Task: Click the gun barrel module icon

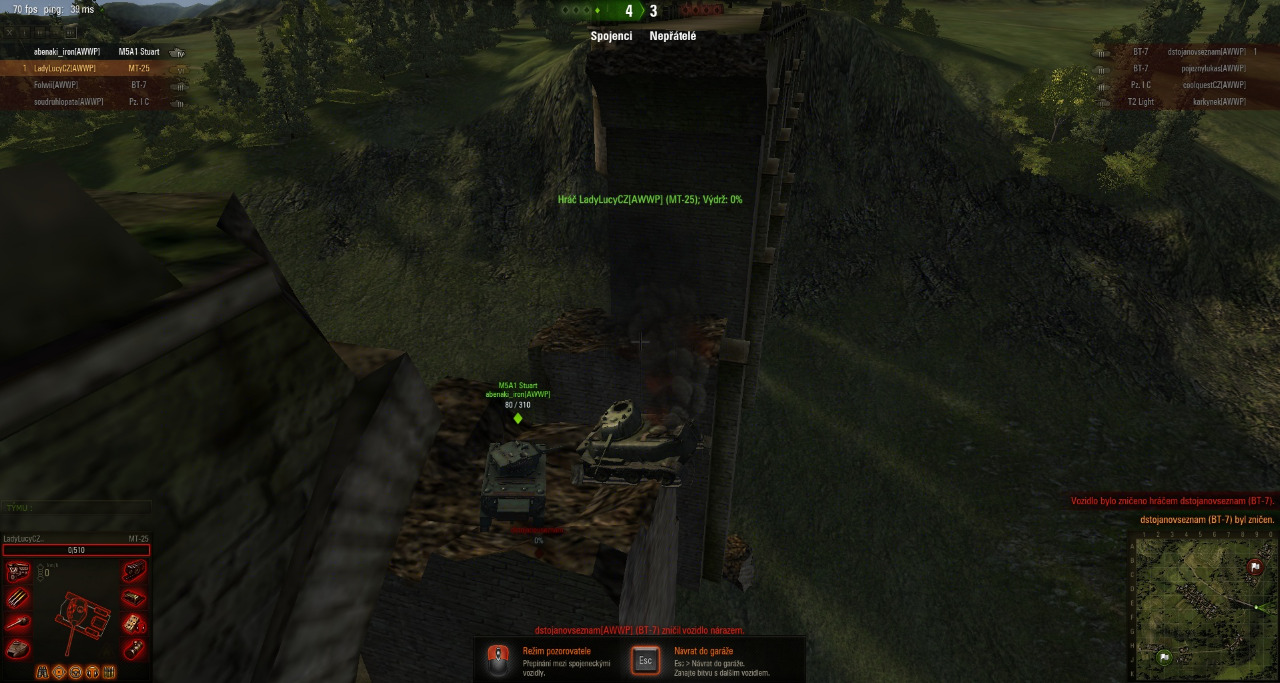Action: [17, 623]
